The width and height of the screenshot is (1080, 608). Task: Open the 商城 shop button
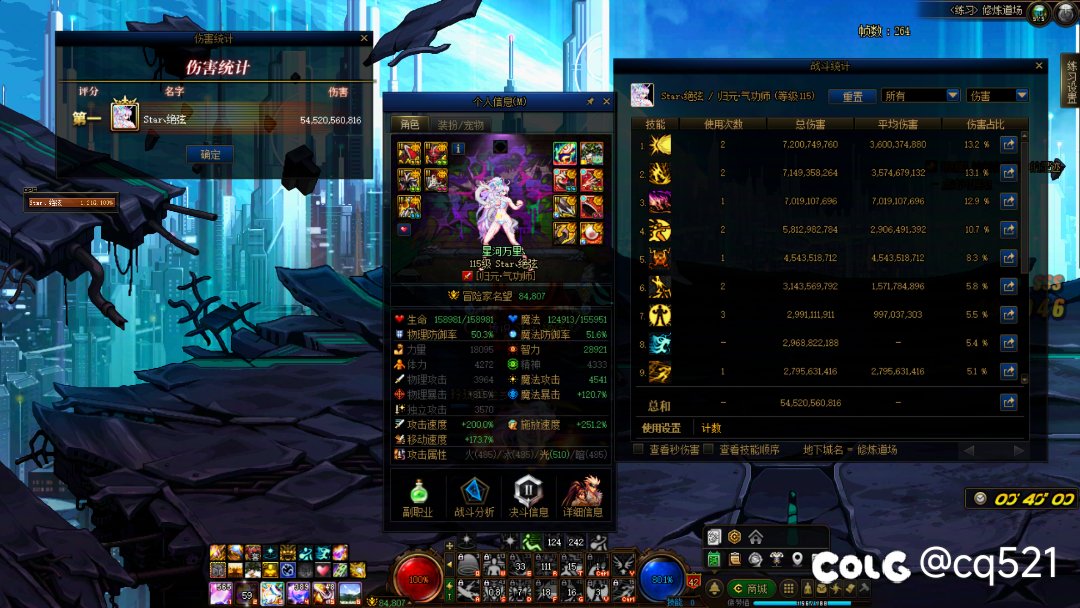[750, 588]
